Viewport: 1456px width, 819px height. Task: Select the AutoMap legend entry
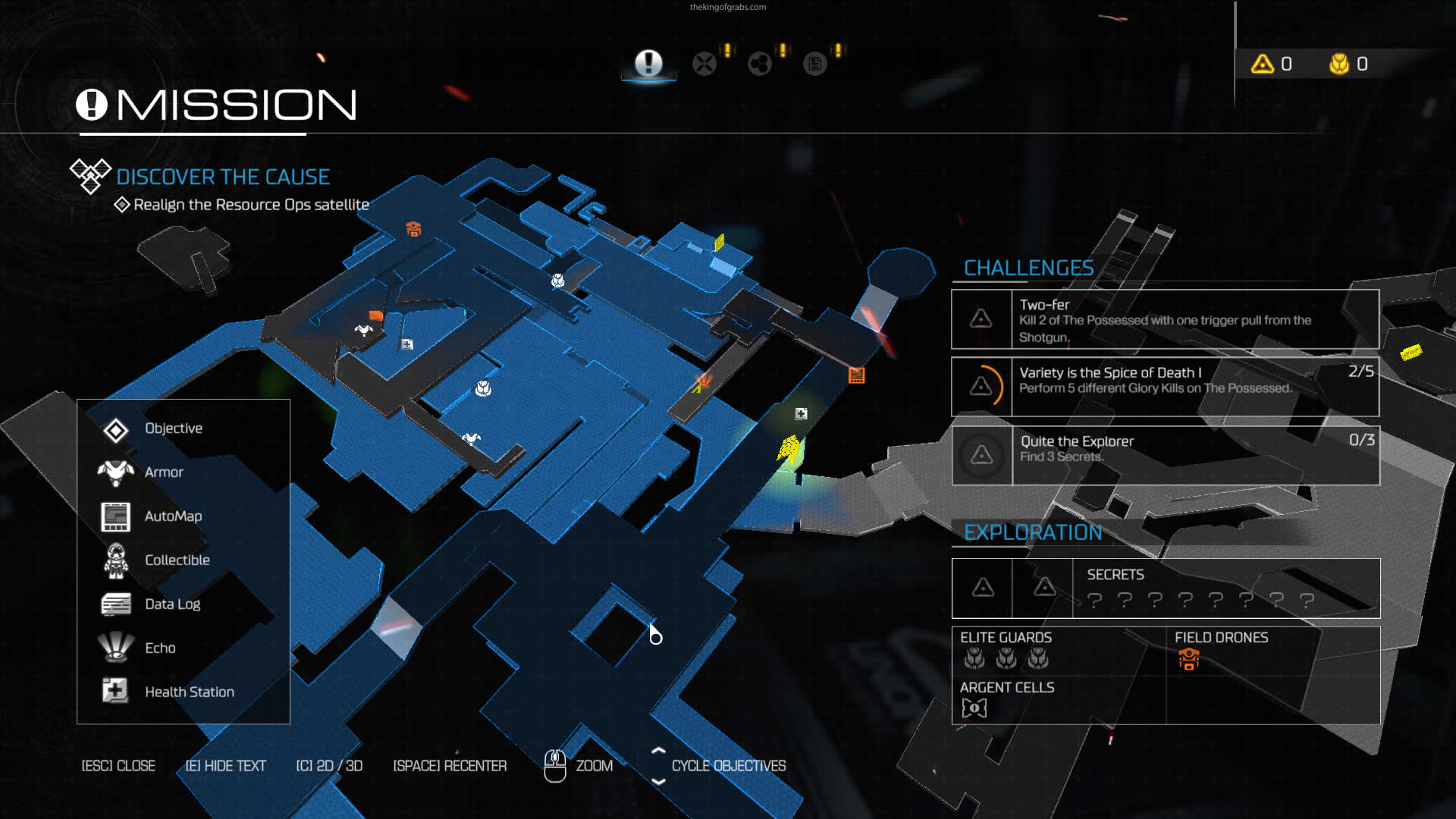pyautogui.click(x=173, y=516)
